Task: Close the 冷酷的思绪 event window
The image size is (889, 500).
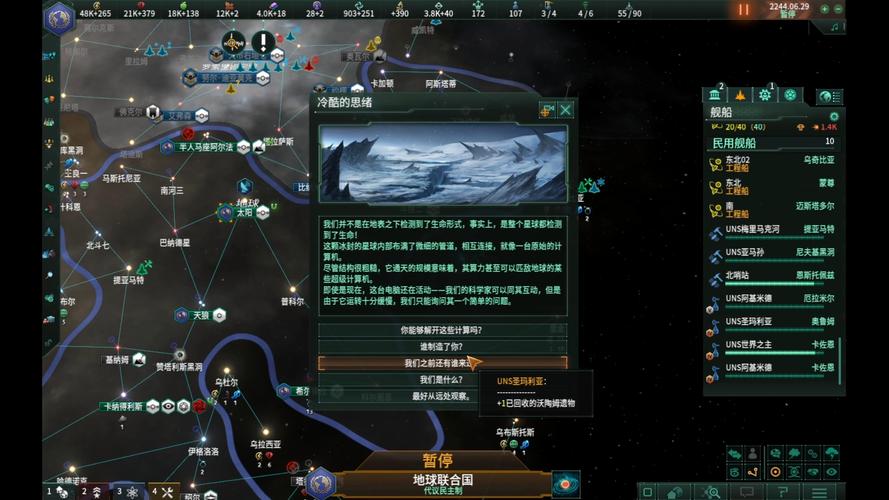Action: point(566,109)
